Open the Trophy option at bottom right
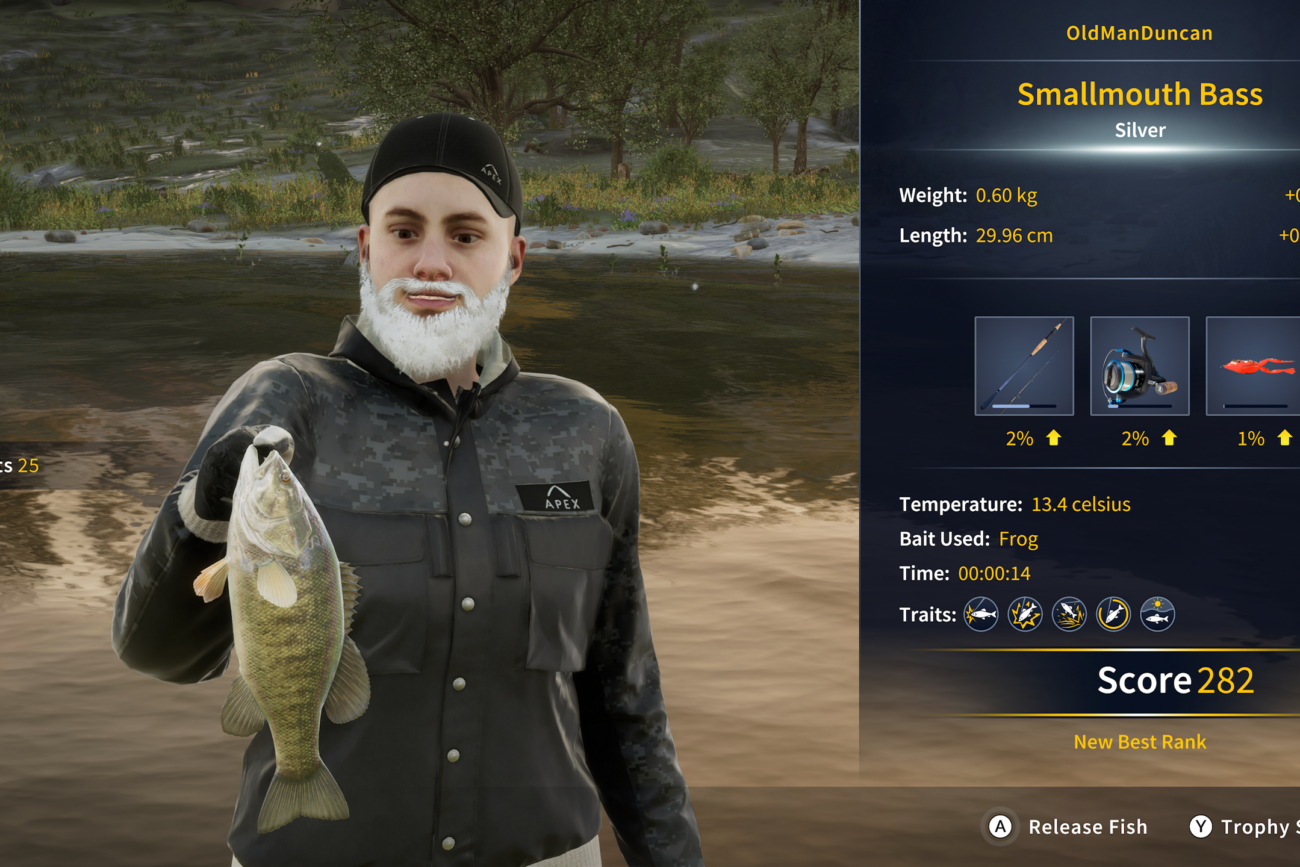 pos(1245,827)
